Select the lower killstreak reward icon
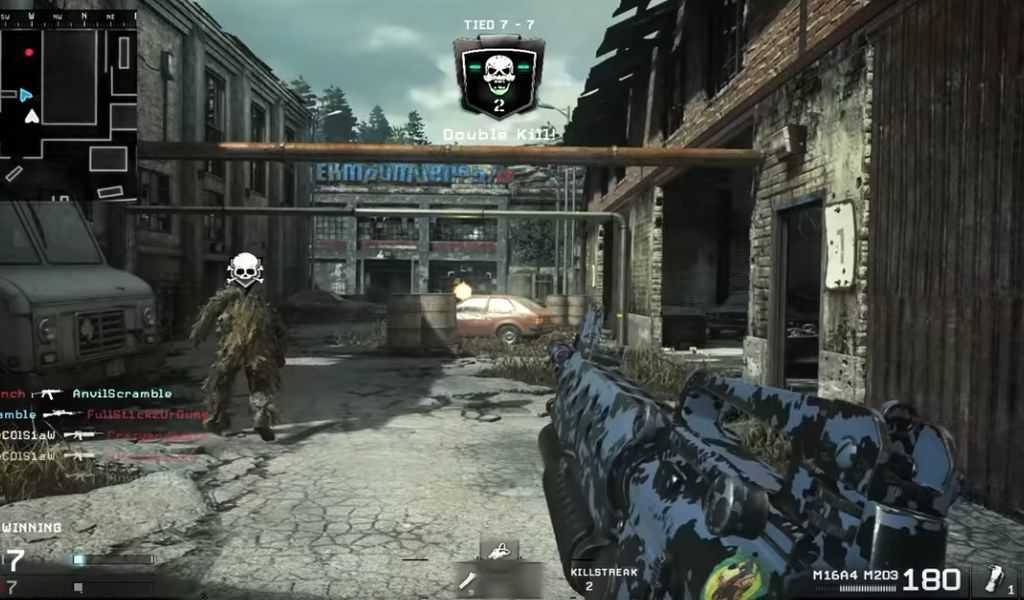Image resolution: width=1024 pixels, height=600 pixels. pos(468,579)
